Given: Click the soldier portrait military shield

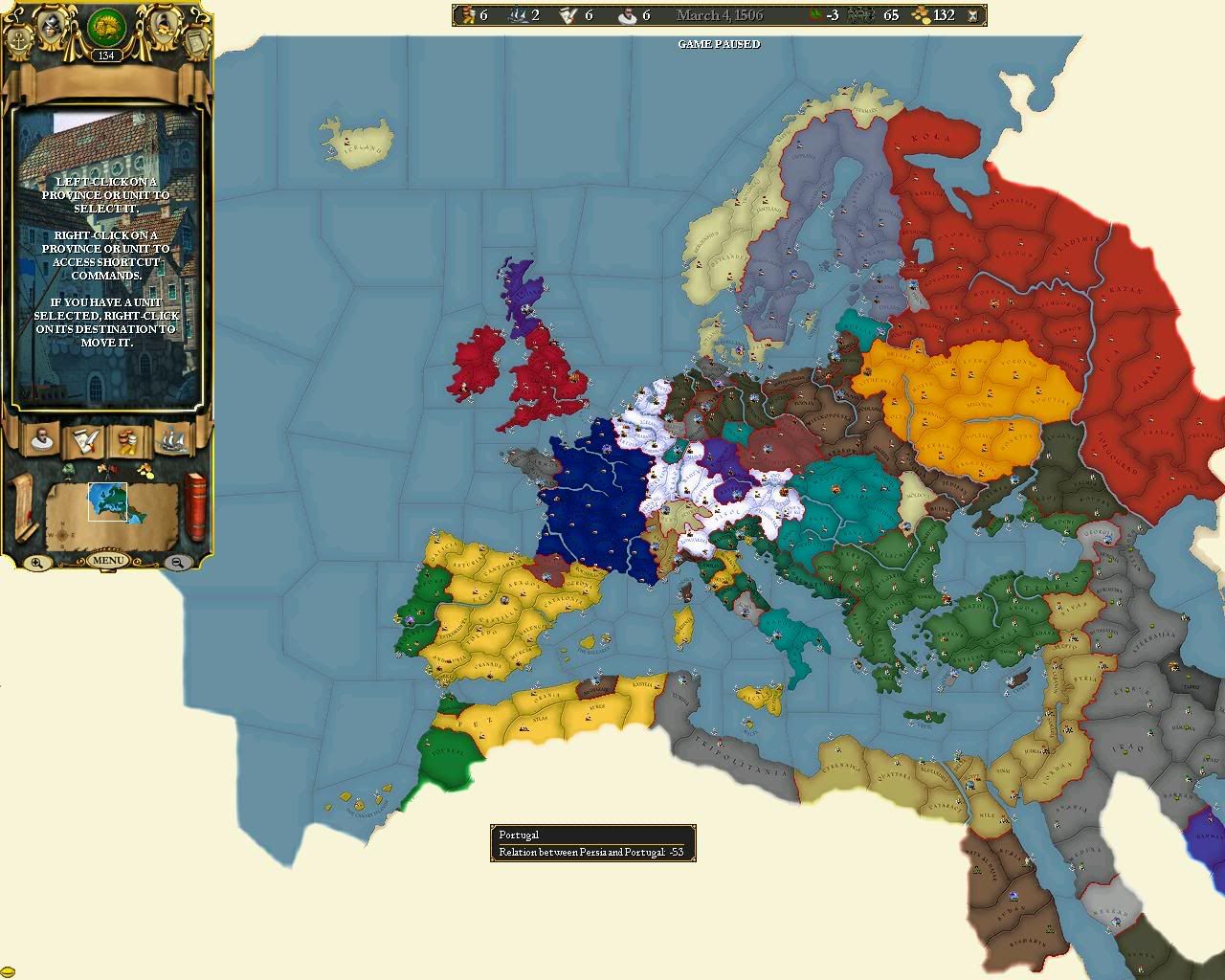Looking at the screenshot, I should pyautogui.click(x=50, y=26).
